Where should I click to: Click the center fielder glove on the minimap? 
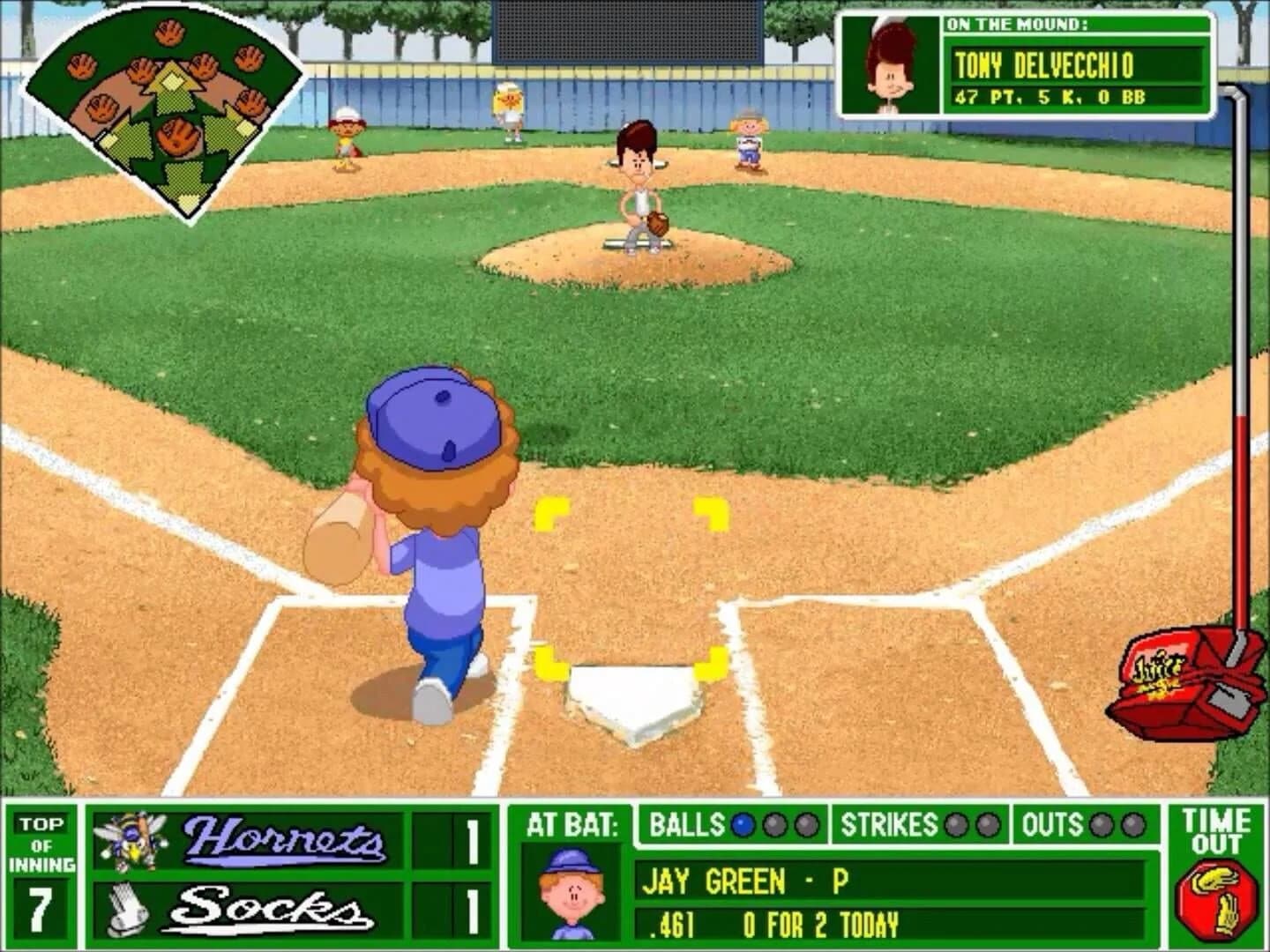coord(168,33)
